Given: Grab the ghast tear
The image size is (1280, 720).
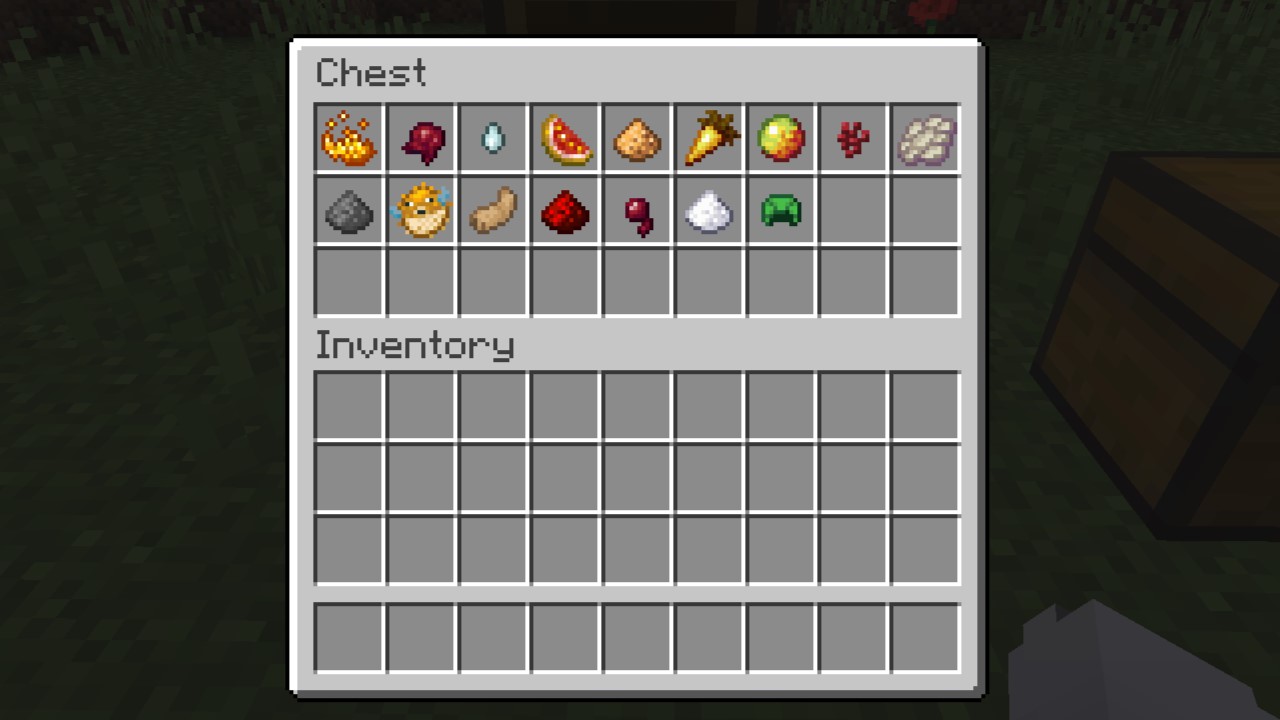Looking at the screenshot, I should click(x=492, y=139).
